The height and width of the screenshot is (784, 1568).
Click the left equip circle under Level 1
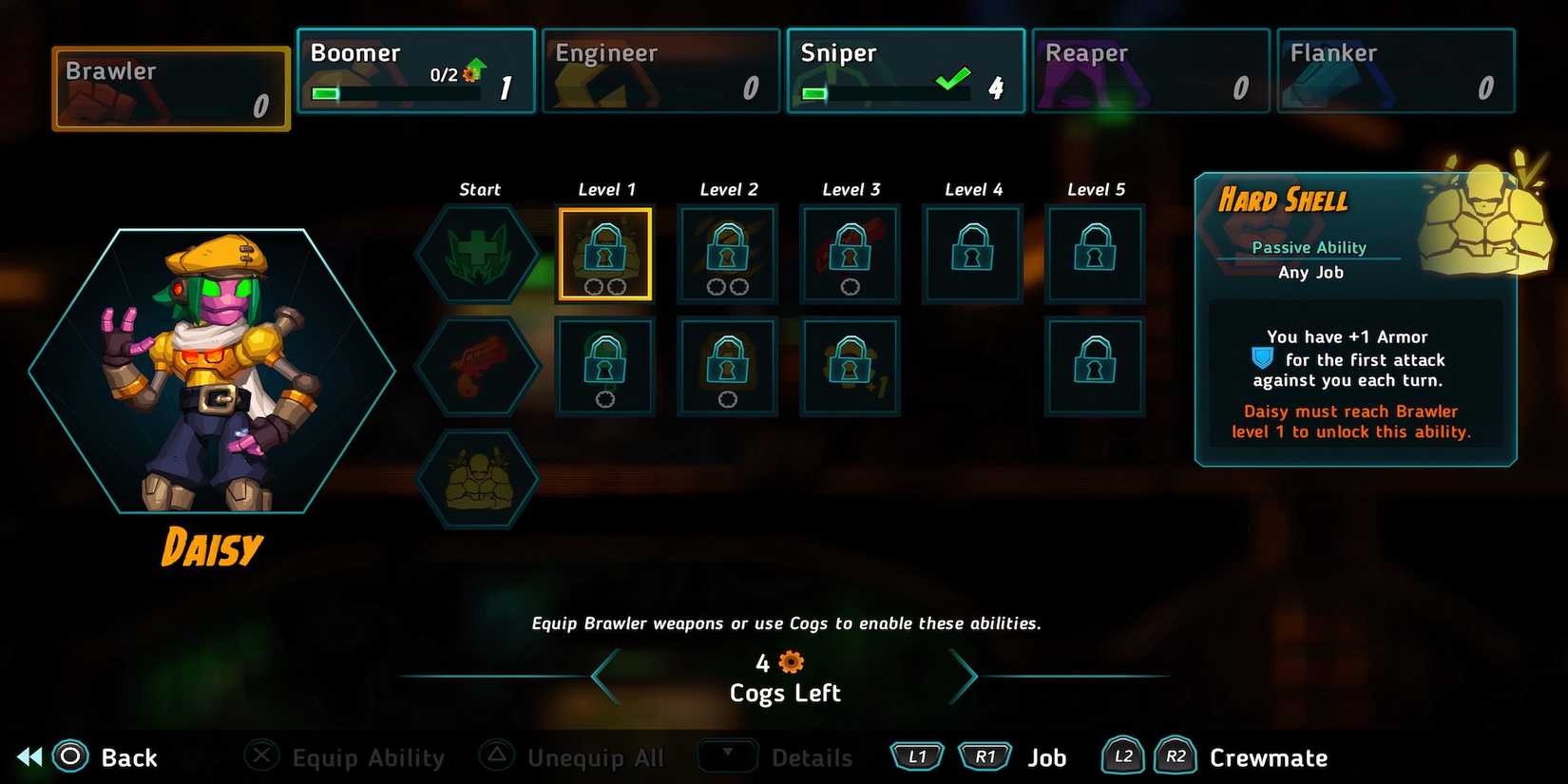pos(592,286)
